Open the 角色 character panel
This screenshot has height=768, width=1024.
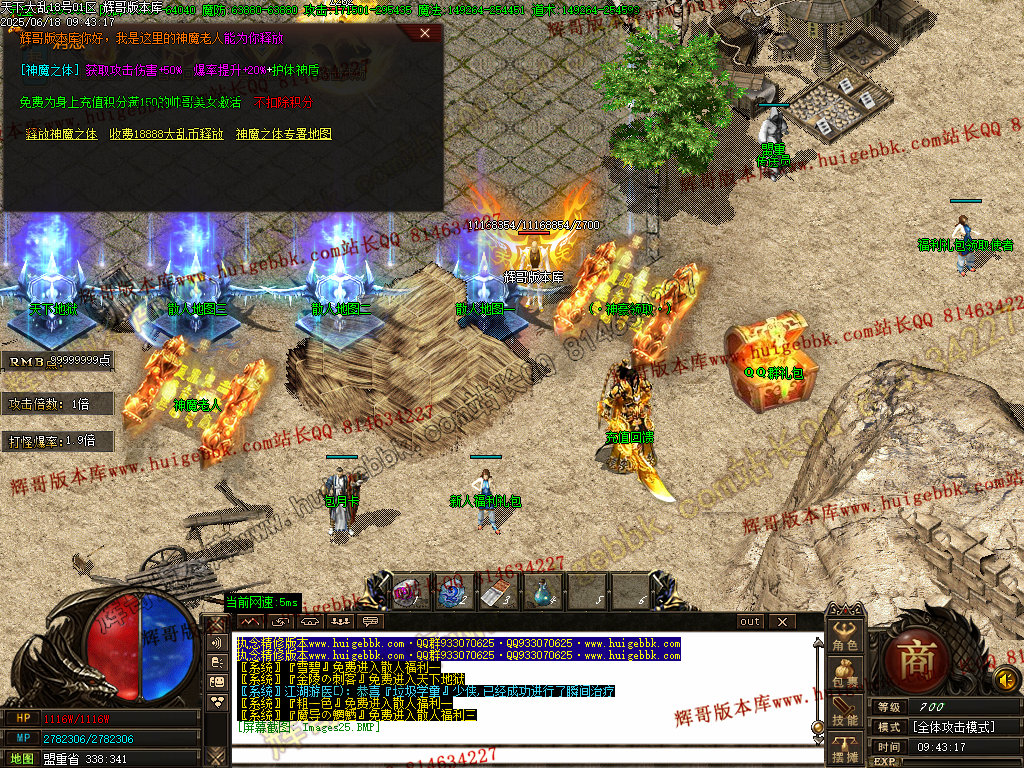pos(845,637)
